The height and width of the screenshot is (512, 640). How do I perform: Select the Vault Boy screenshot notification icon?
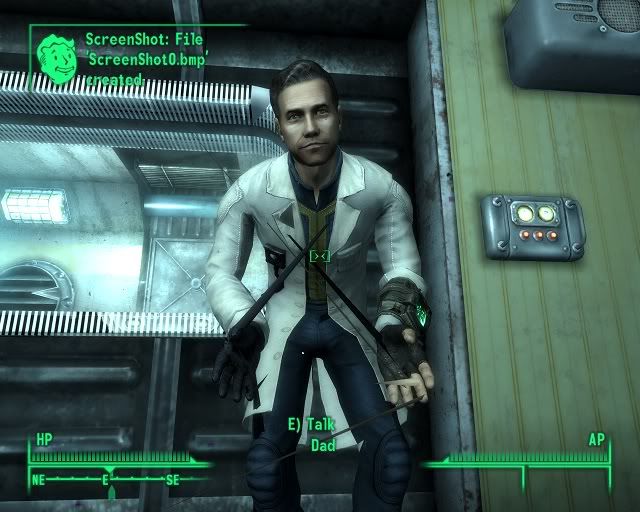pyautogui.click(x=60, y=58)
